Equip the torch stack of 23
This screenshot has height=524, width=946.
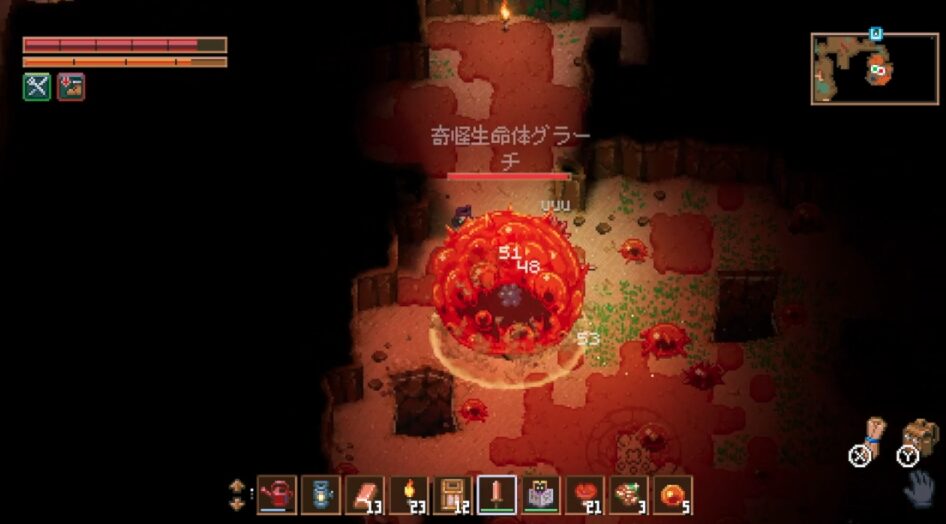click(409, 494)
